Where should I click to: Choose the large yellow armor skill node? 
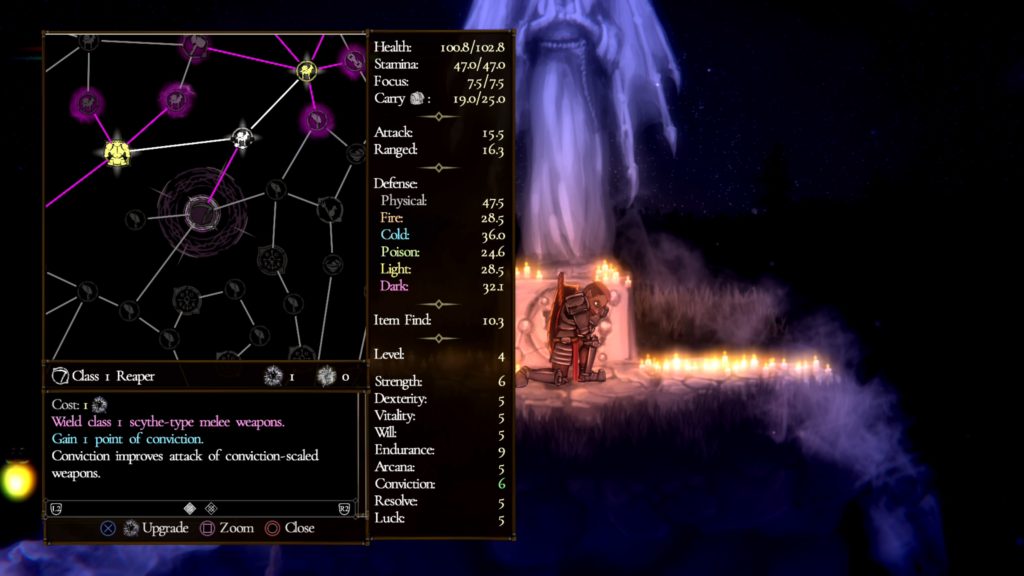118,152
